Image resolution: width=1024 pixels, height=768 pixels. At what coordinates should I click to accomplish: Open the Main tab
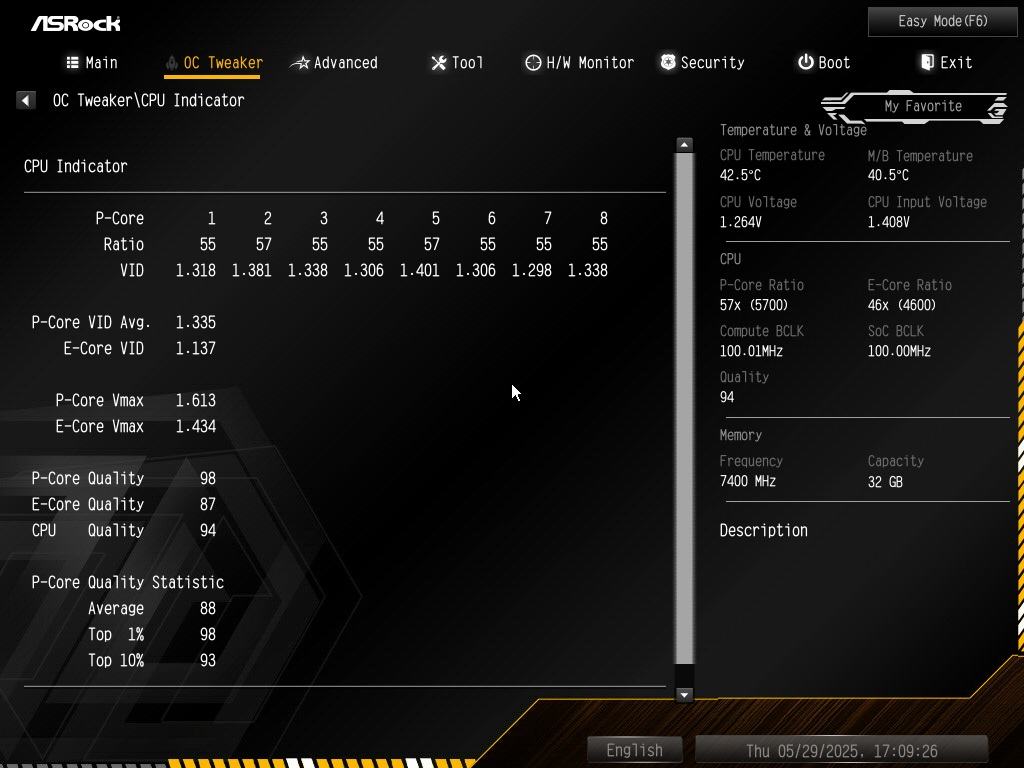click(x=92, y=62)
